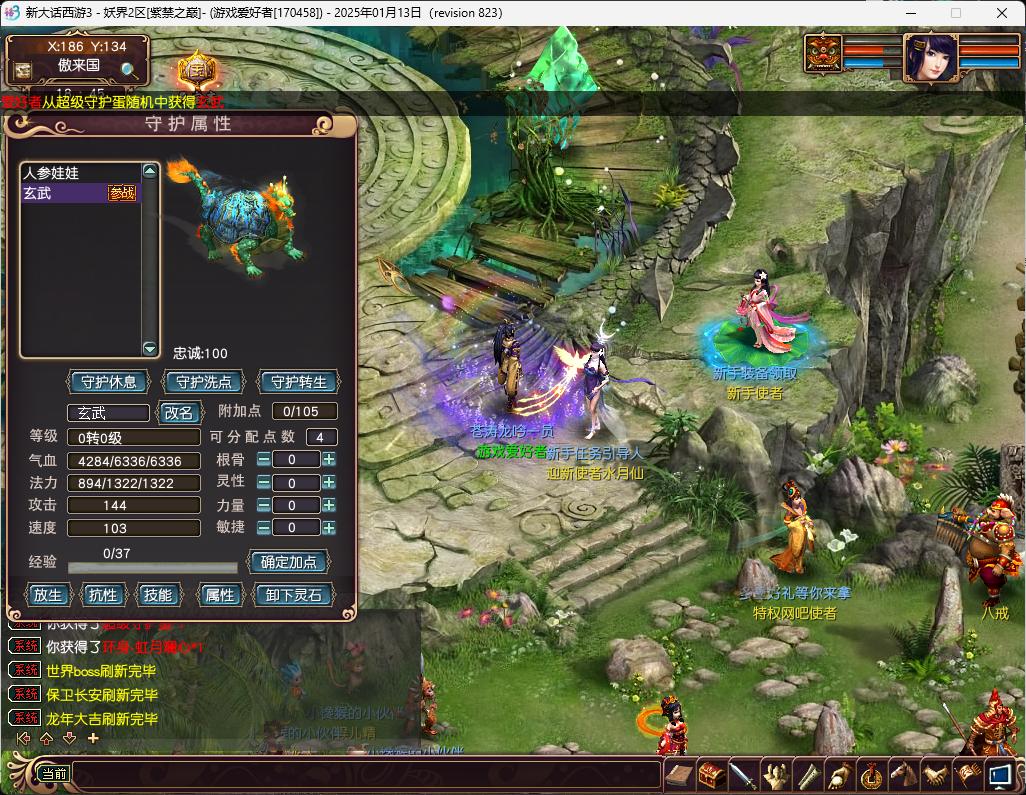This screenshot has width=1026, height=795.
Task: Open the treasure chest bag icon
Action: coord(711,774)
